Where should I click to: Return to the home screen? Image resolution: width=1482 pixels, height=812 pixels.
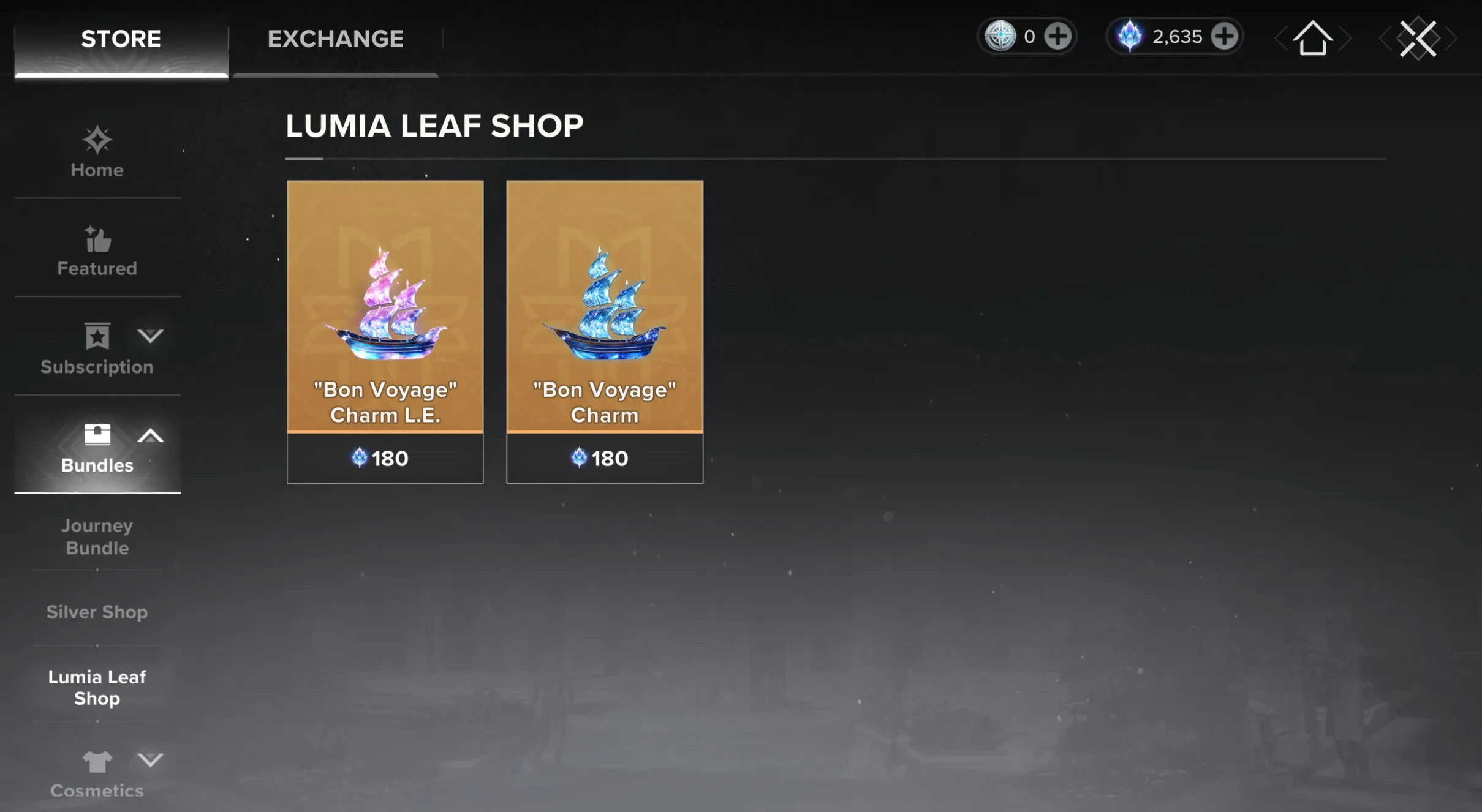tap(1312, 39)
